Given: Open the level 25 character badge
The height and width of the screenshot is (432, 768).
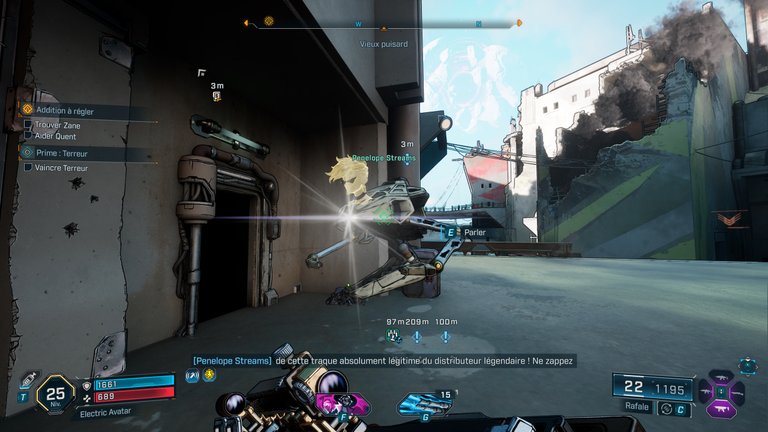Looking at the screenshot, I should click(x=56, y=395).
